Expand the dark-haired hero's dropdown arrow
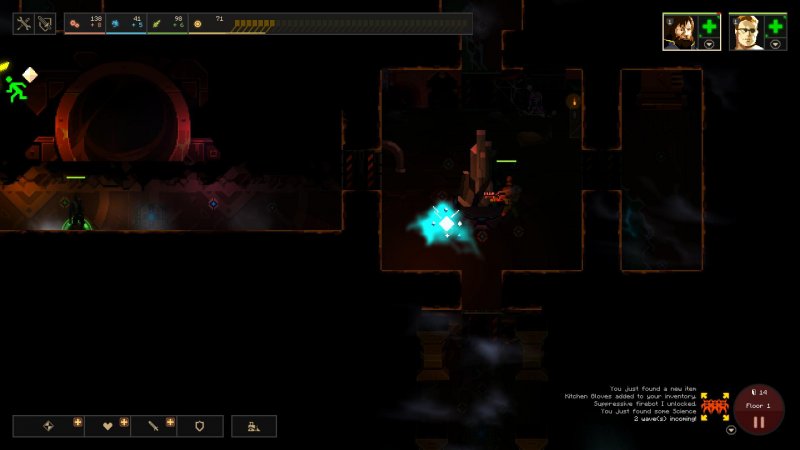The height and width of the screenshot is (450, 800). coord(709,45)
